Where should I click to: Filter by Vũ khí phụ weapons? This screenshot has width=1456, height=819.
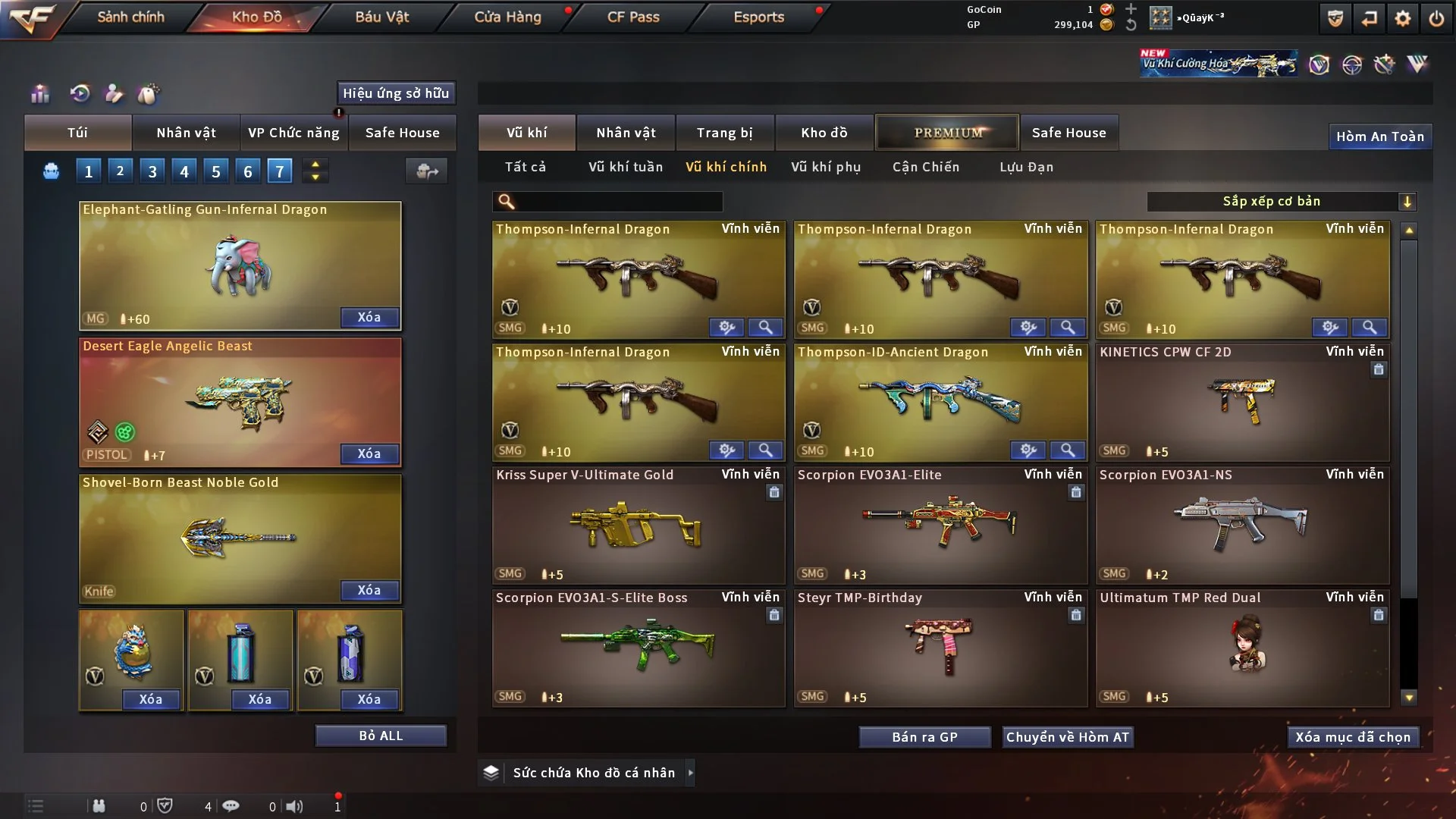[x=826, y=167]
